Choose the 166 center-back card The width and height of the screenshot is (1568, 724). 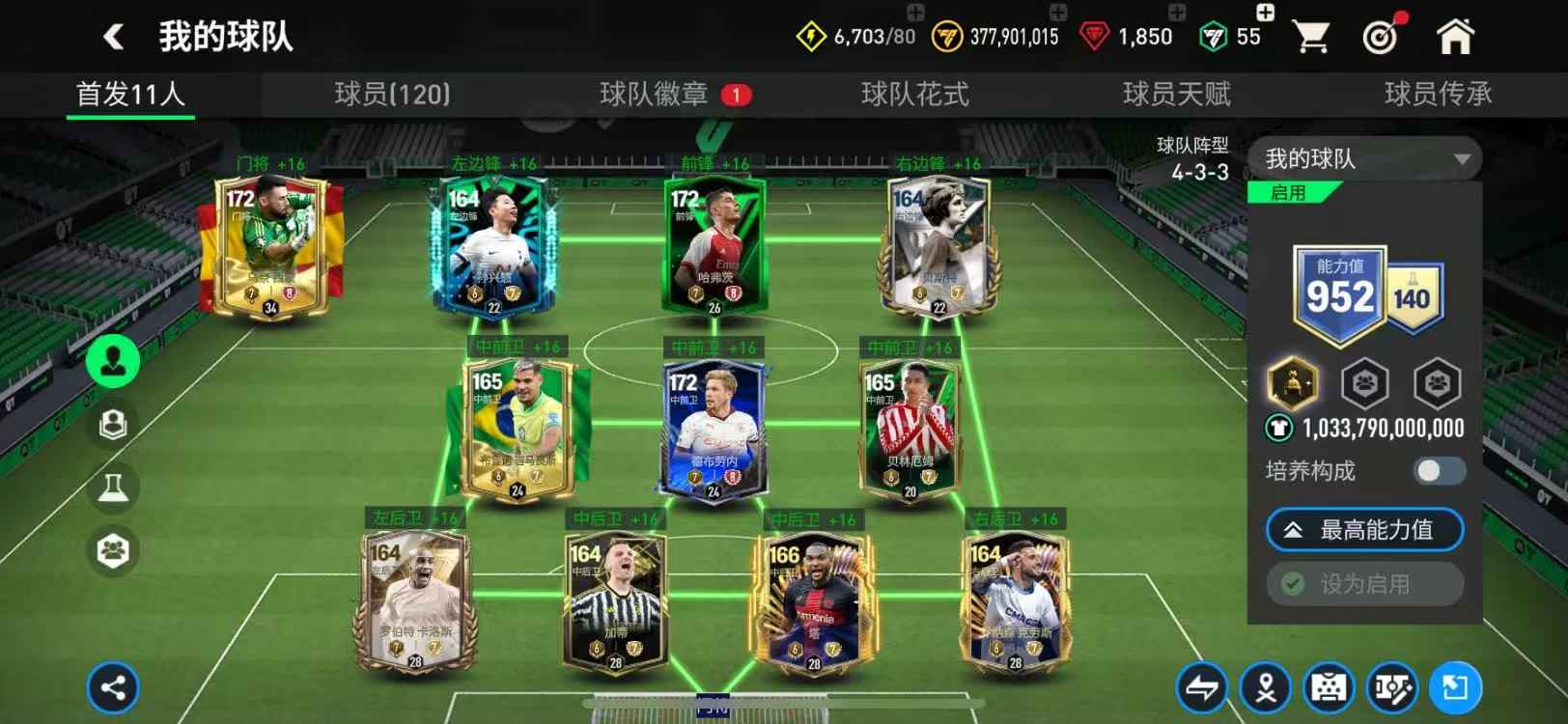tap(814, 603)
